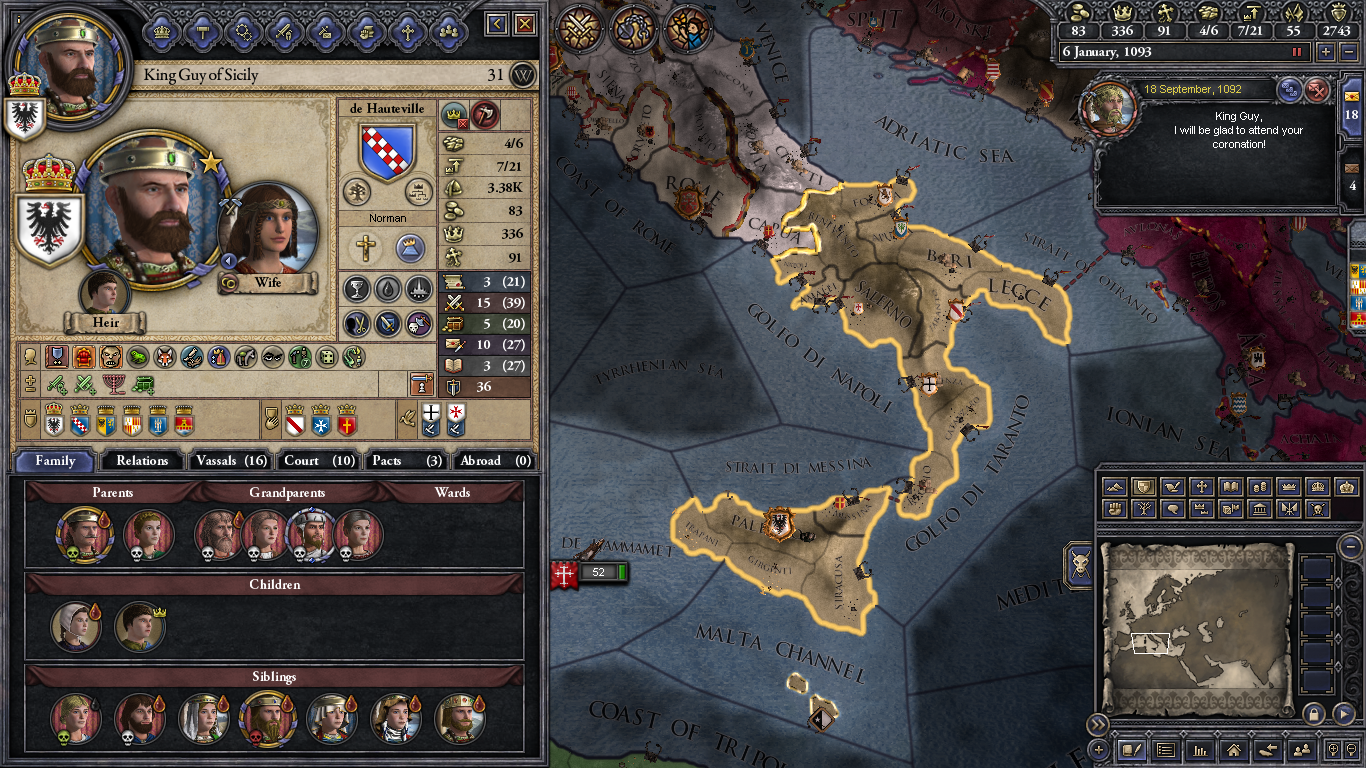The width and height of the screenshot is (1366, 768).
Task: Dismiss the coronation message with the red envelope
Action: 1319,90
